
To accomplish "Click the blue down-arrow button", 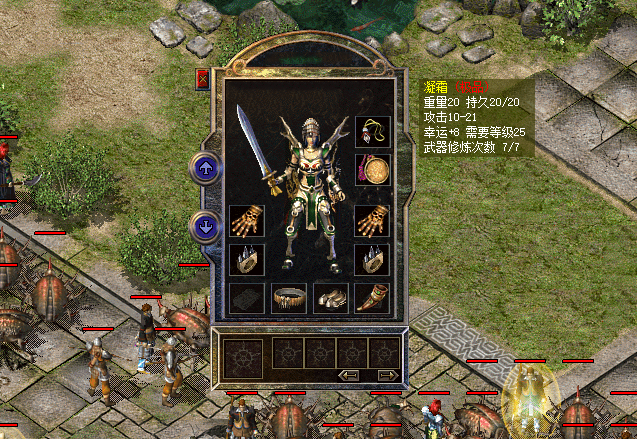I will [206, 226].
